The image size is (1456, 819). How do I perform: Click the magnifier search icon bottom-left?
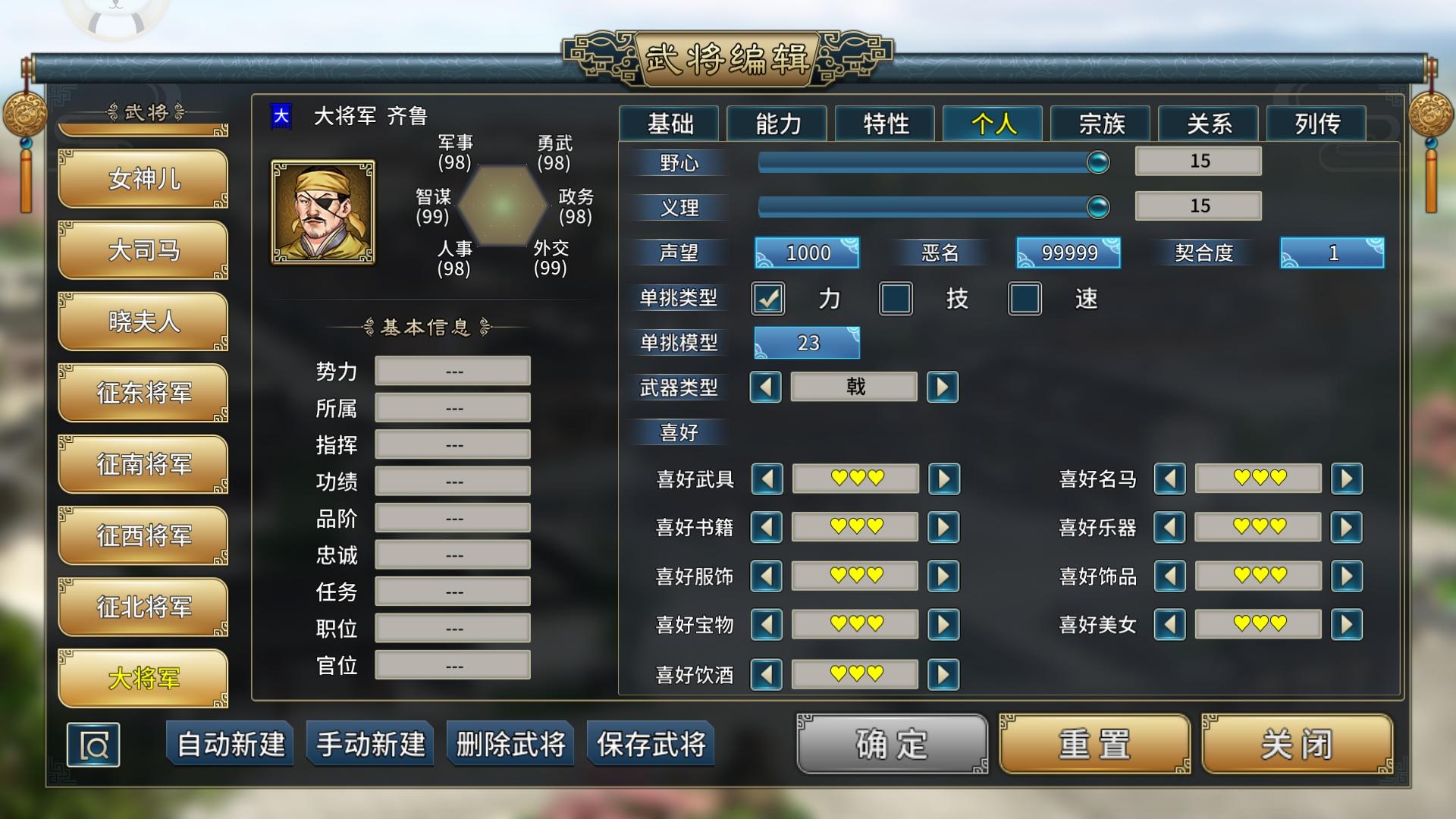[x=94, y=745]
